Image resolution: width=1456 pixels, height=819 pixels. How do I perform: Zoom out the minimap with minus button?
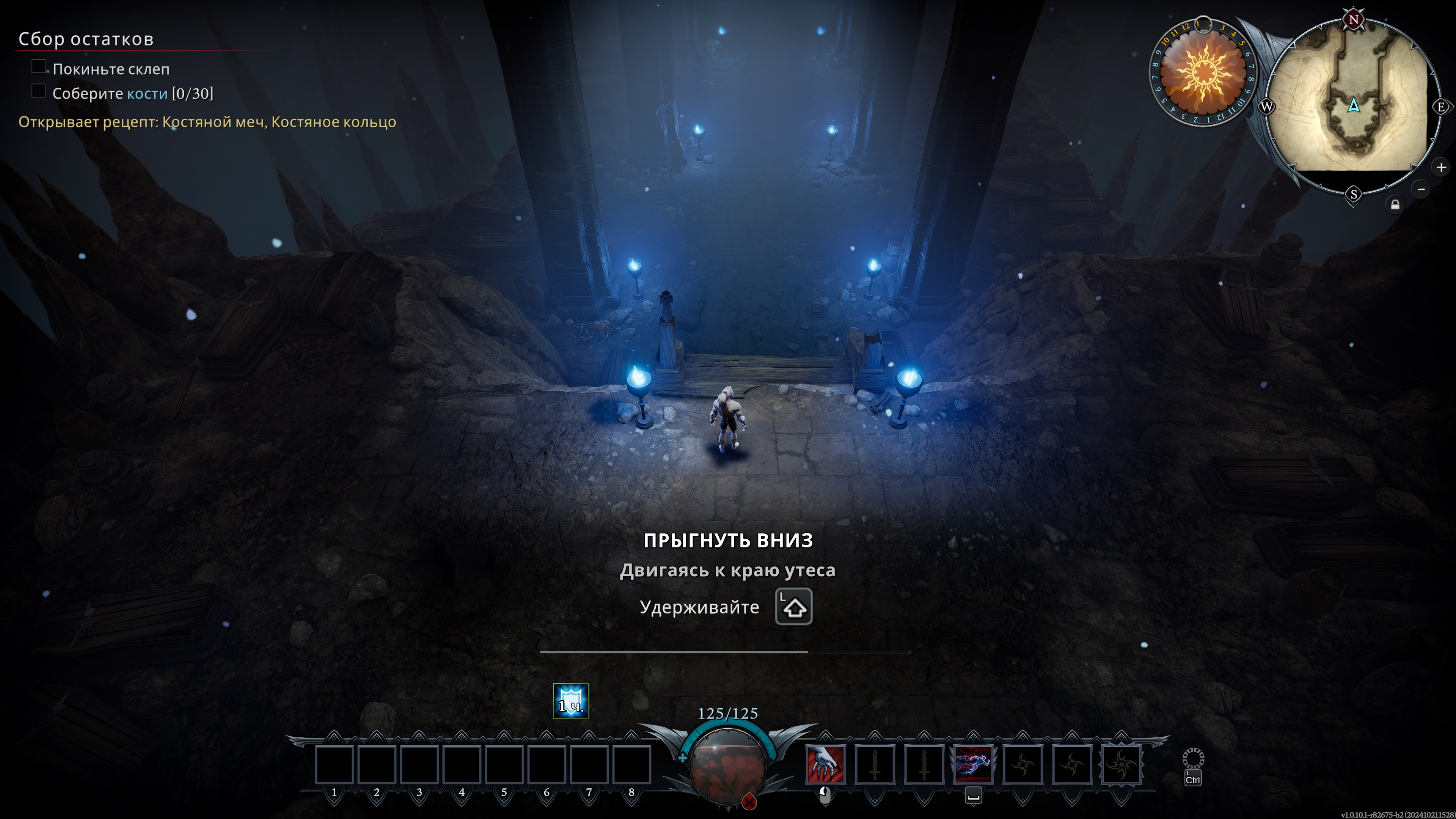(x=1421, y=189)
